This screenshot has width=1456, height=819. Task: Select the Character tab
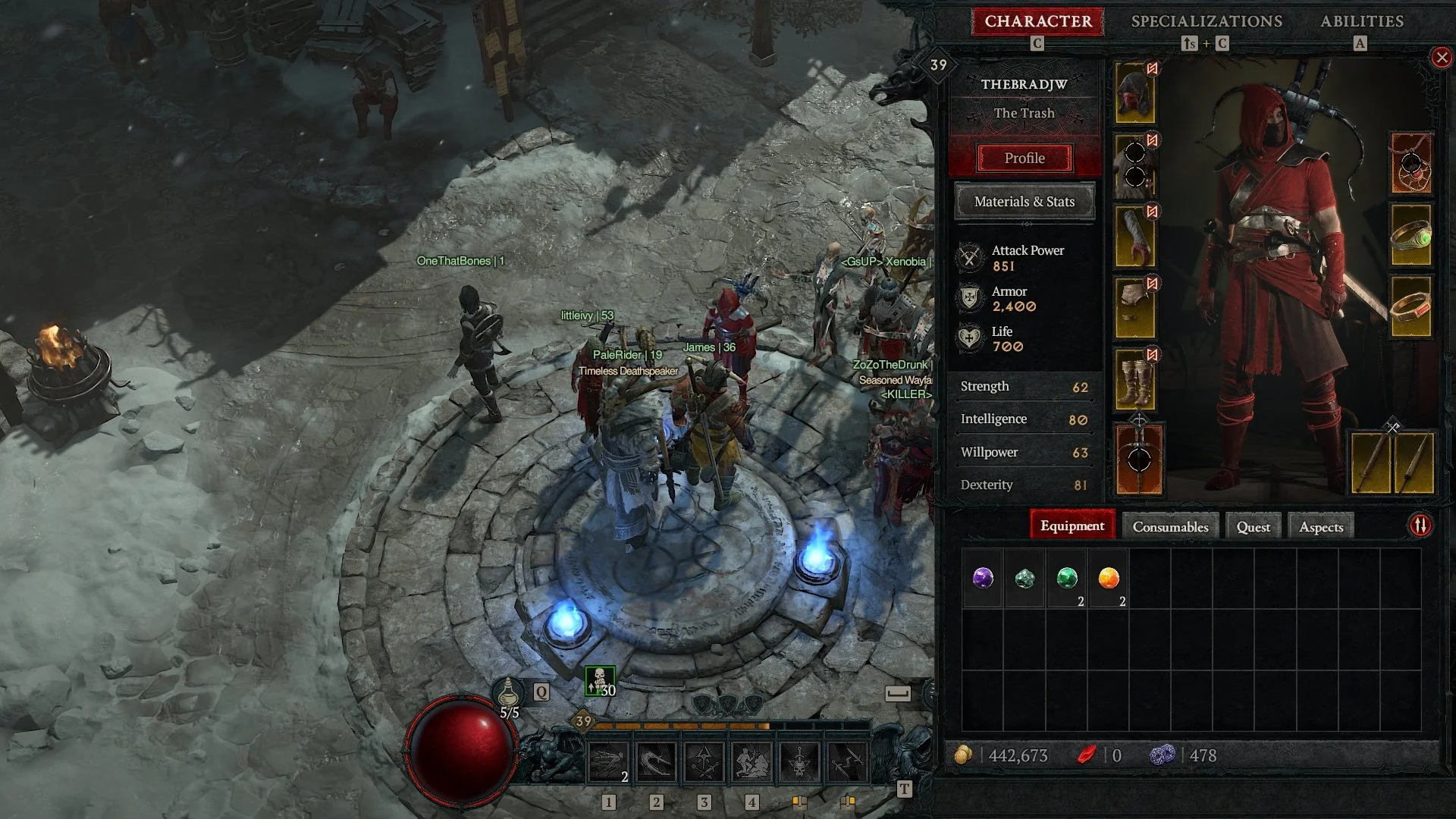tap(1037, 21)
